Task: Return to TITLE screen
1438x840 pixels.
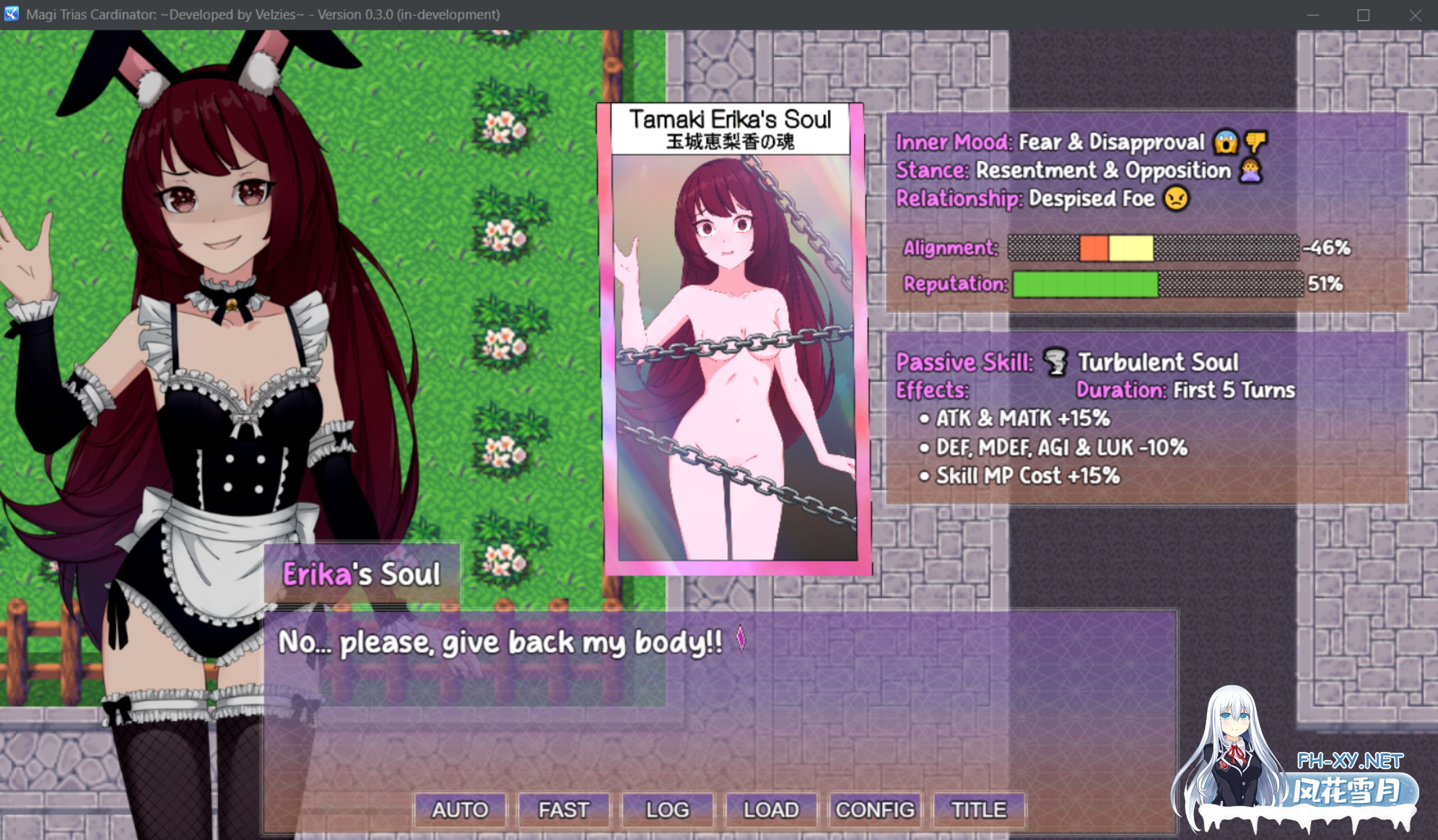Action: (x=978, y=810)
